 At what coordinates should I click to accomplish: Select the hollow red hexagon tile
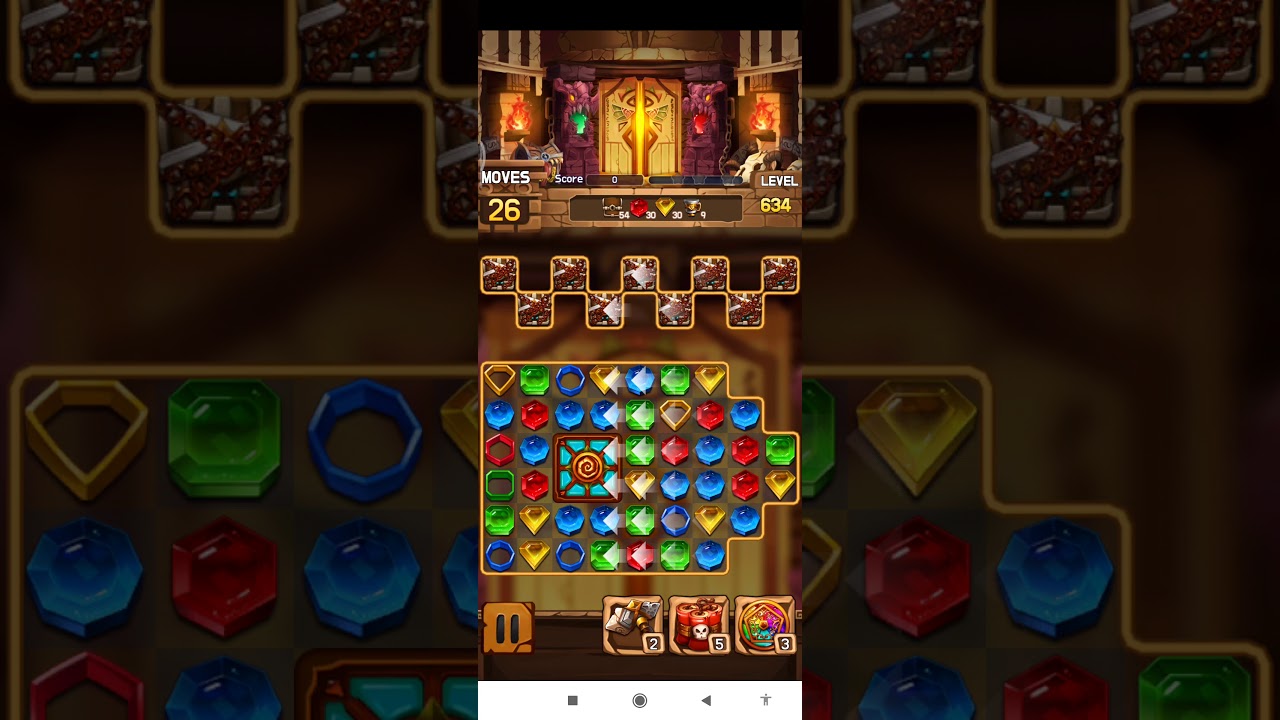coord(499,450)
